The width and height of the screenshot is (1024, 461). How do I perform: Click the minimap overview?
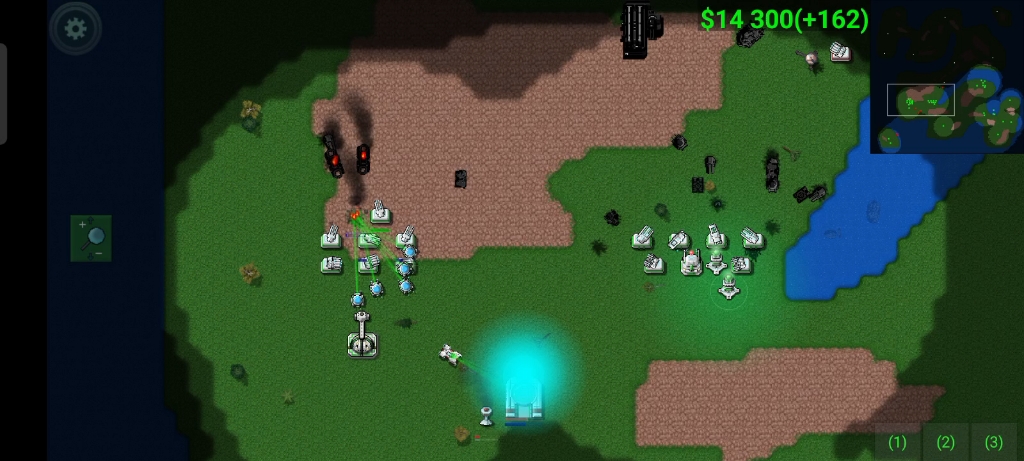click(945, 79)
